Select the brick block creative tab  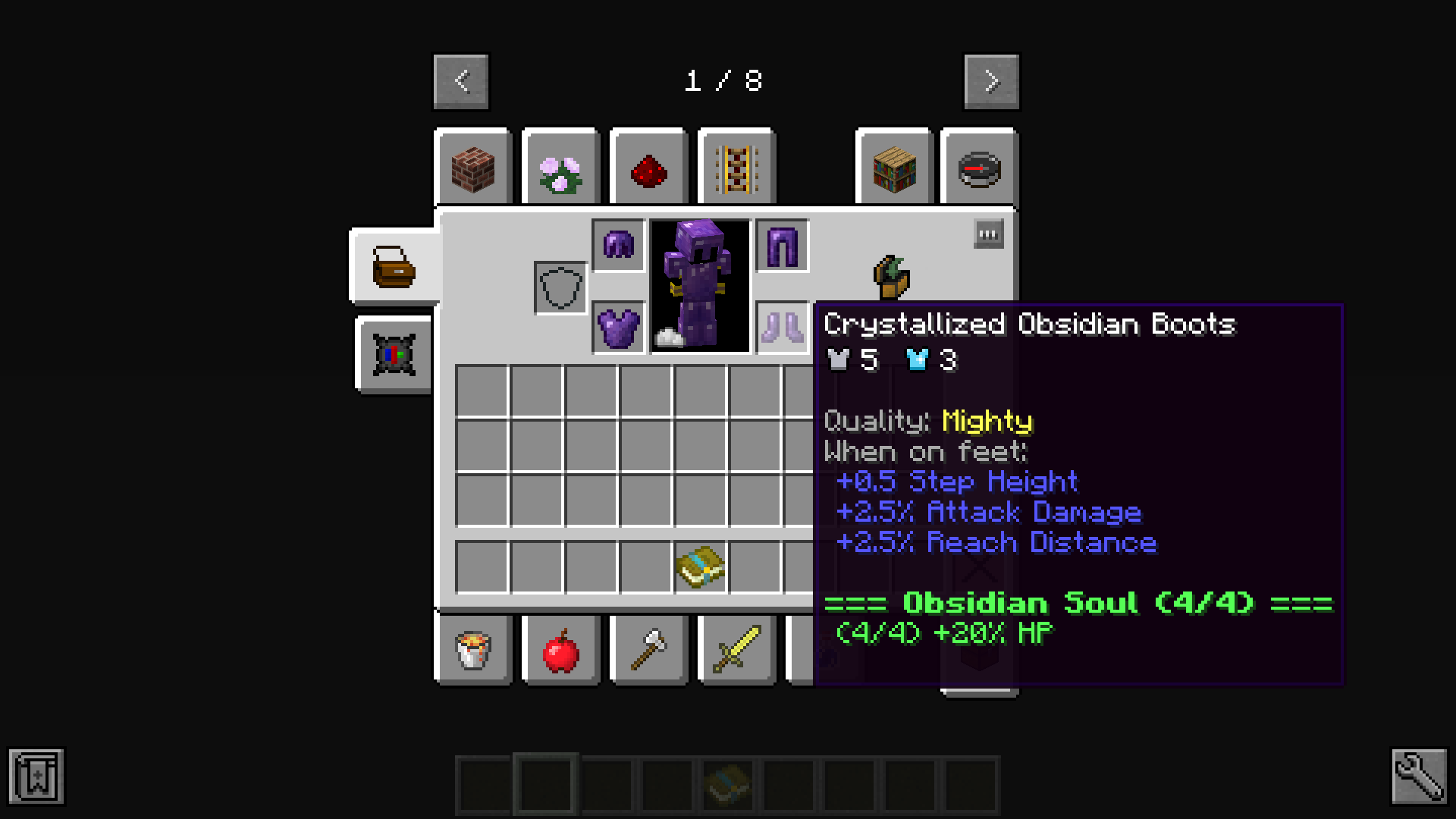473,168
